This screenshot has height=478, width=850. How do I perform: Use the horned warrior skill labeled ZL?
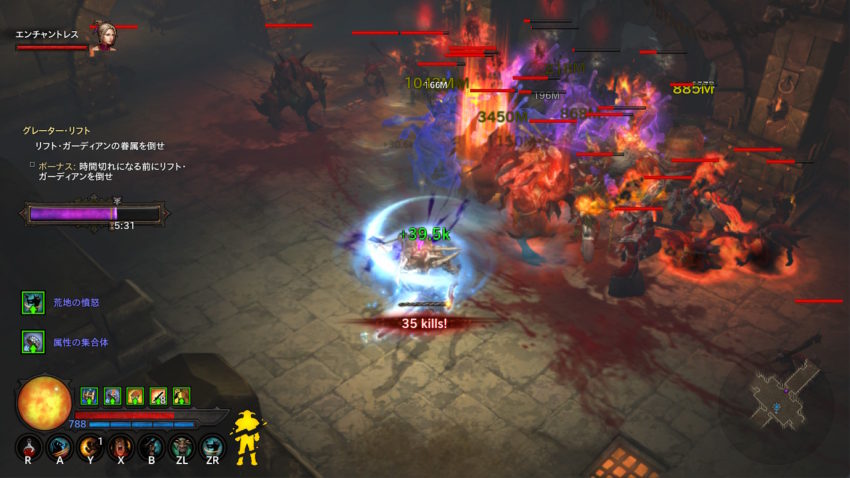tap(181, 447)
